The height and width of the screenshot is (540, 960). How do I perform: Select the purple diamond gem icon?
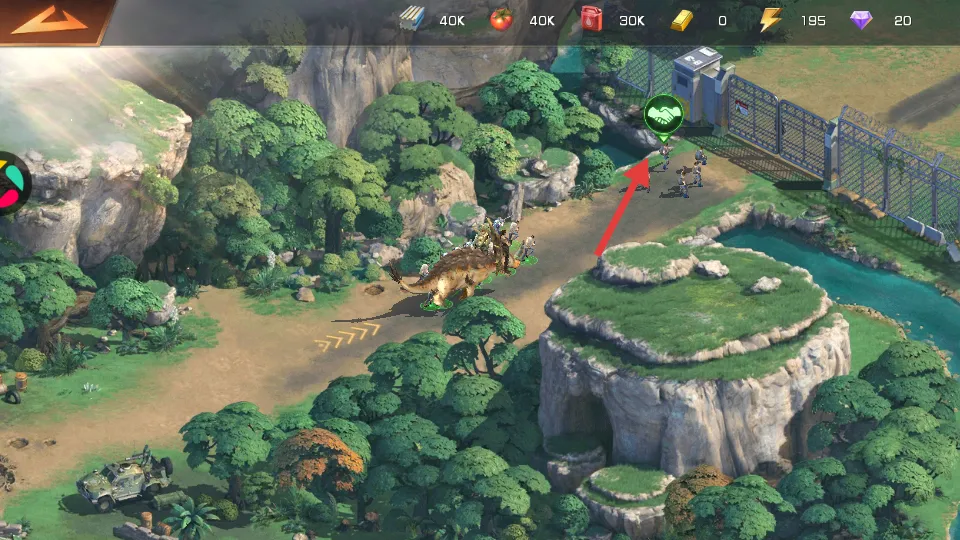[x=860, y=20]
